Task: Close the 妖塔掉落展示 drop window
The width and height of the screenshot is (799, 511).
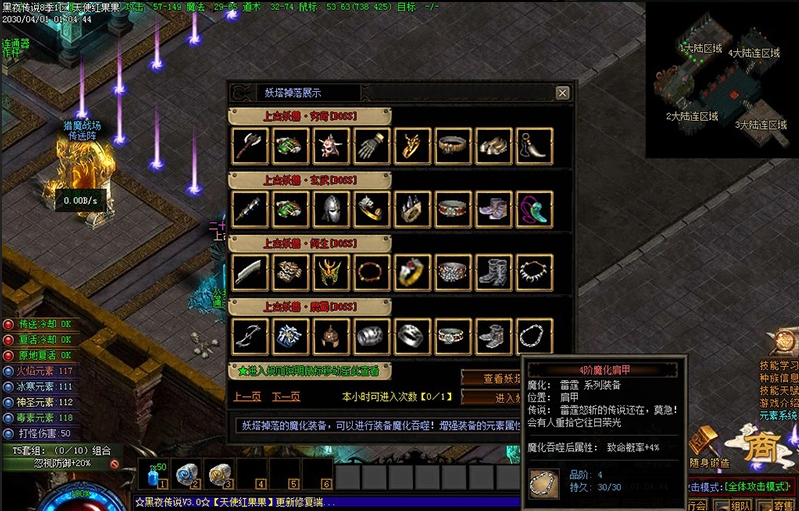Action: pos(562,93)
